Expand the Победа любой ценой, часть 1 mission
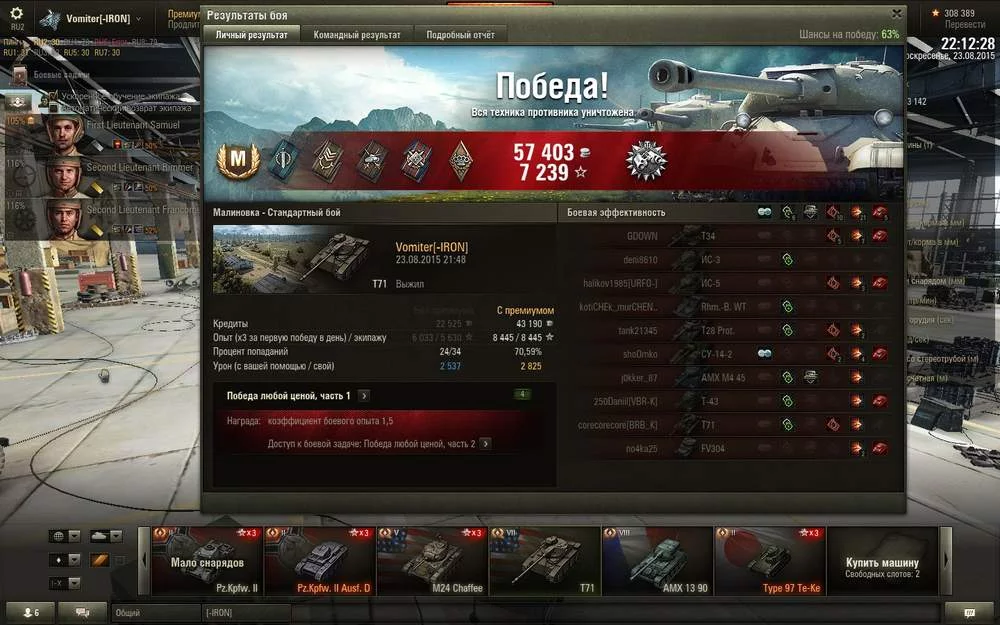 (364, 396)
